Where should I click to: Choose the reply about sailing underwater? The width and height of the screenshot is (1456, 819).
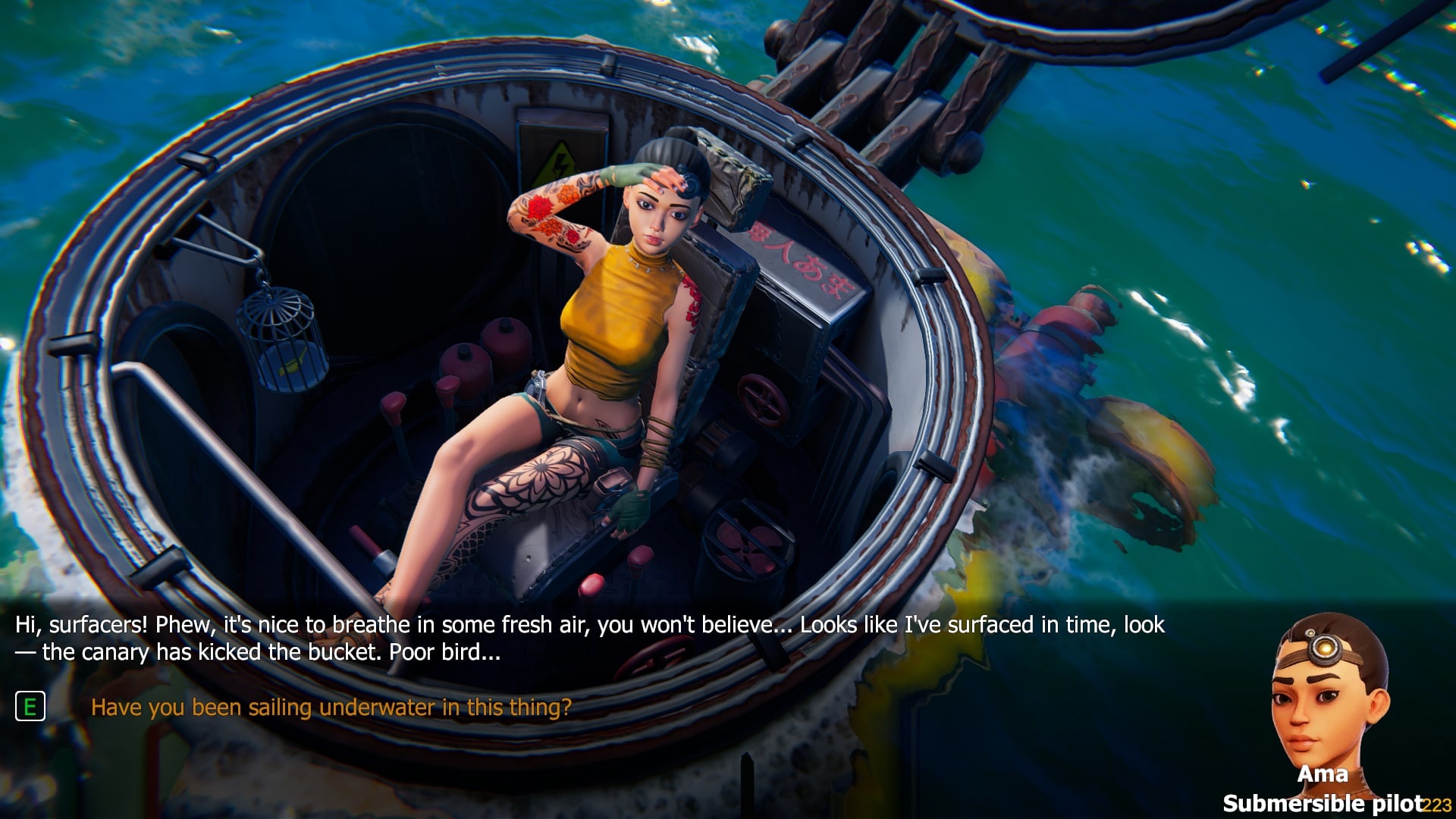pos(331,707)
